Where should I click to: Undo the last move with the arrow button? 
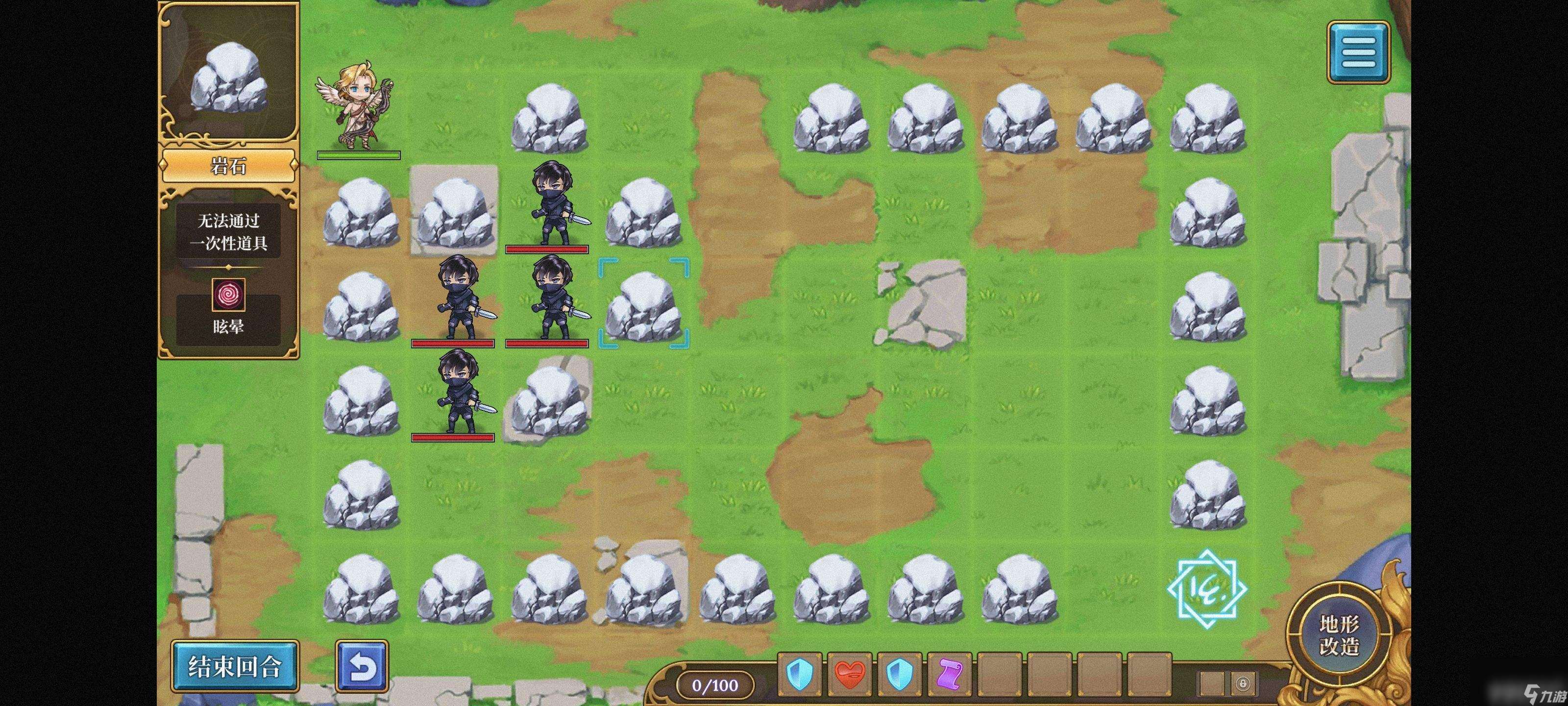coord(362,666)
